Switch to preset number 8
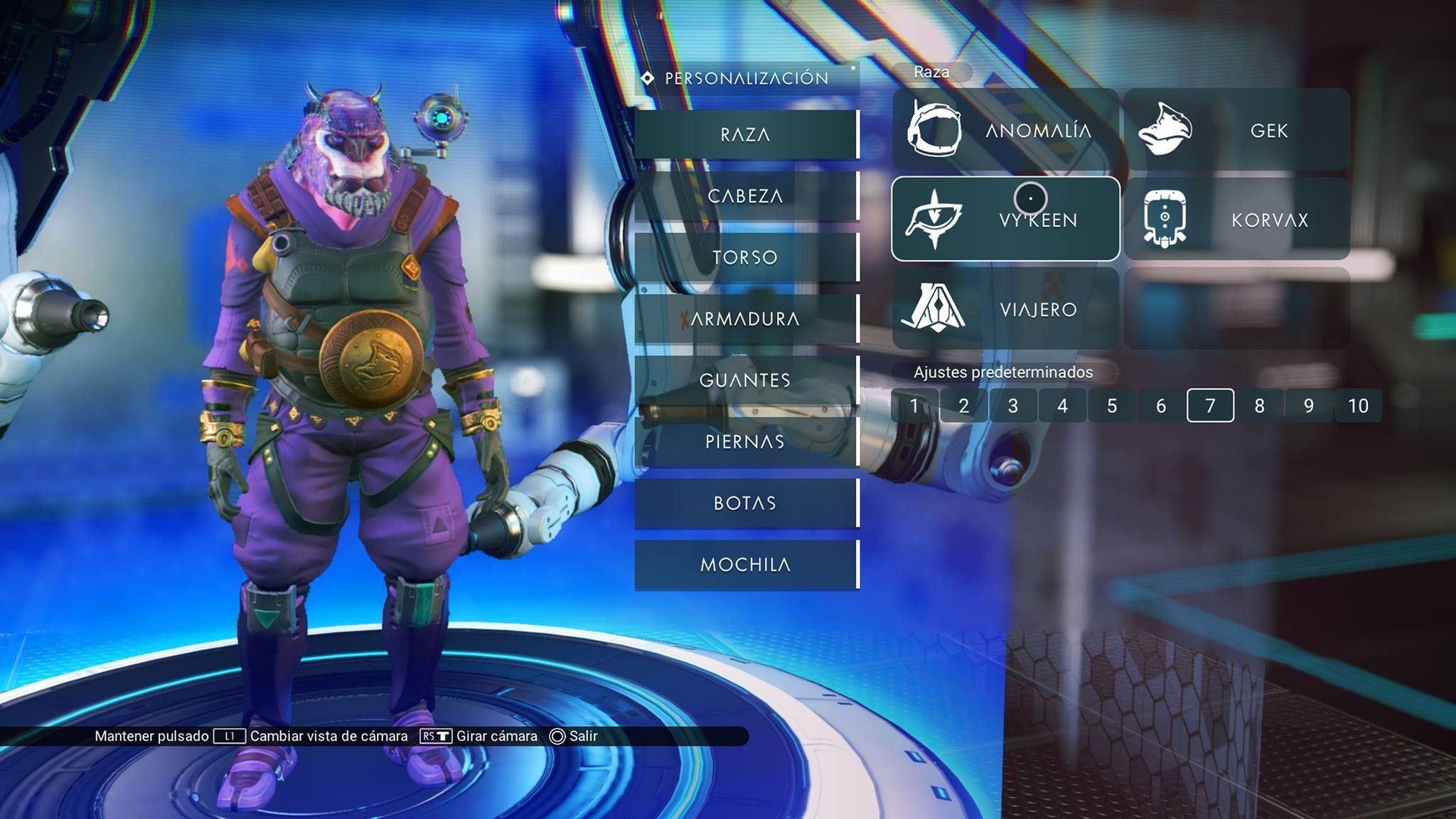Viewport: 1456px width, 819px height. (1260, 406)
